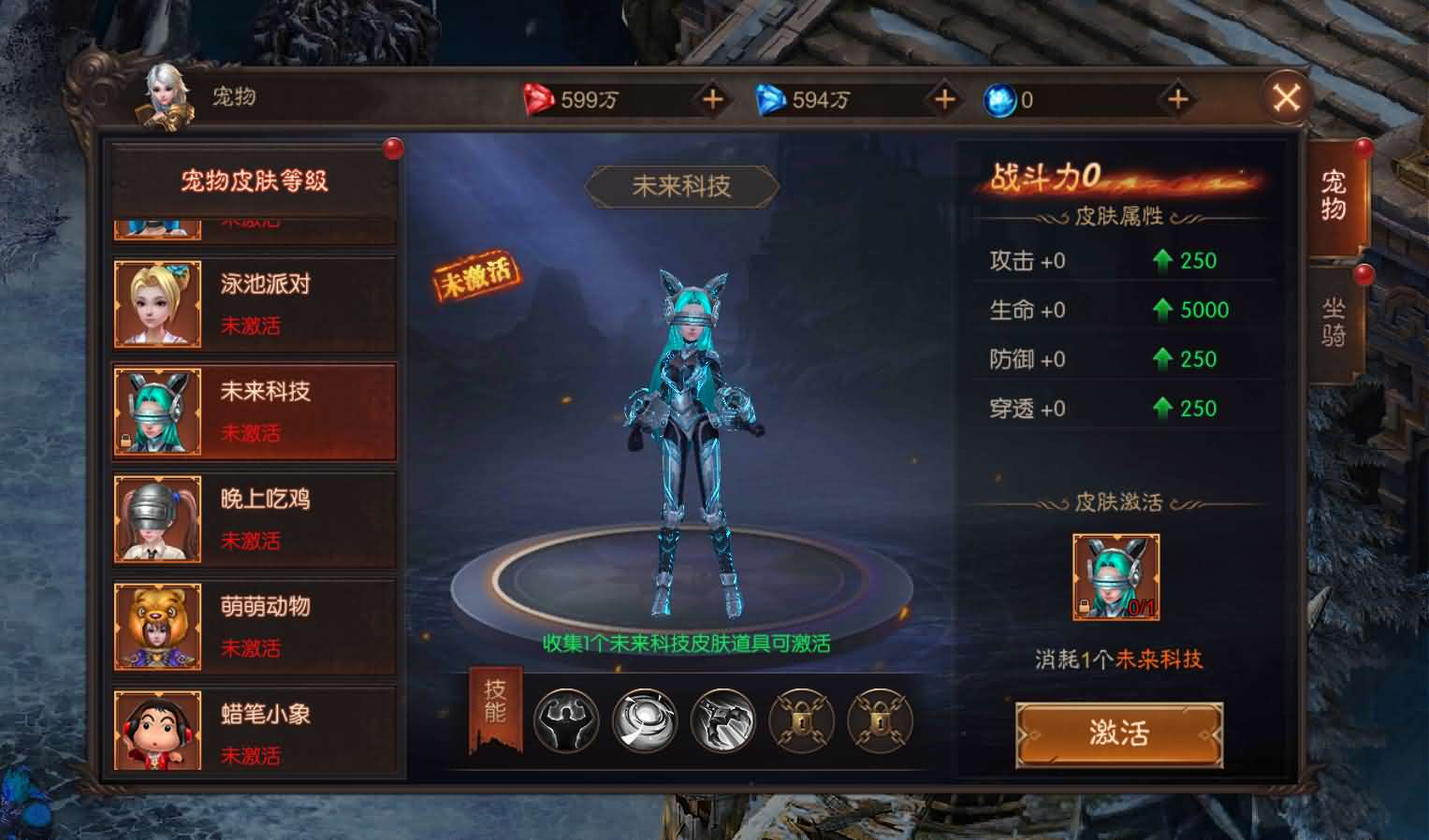Select the 蜡笔小象 pet skin
Screen dimensions: 1429x840
[253, 733]
